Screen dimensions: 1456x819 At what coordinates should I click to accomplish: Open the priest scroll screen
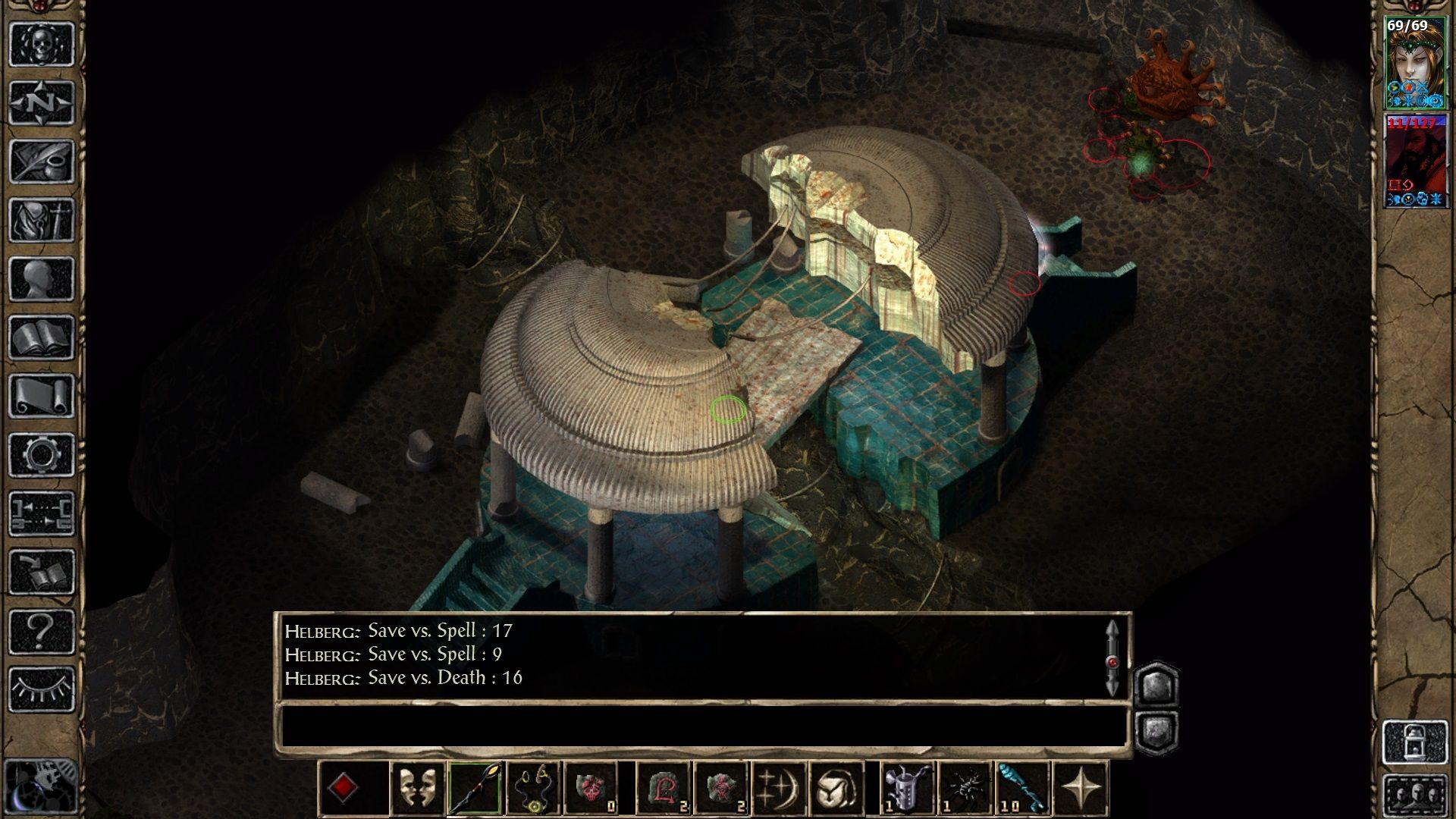click(42, 396)
